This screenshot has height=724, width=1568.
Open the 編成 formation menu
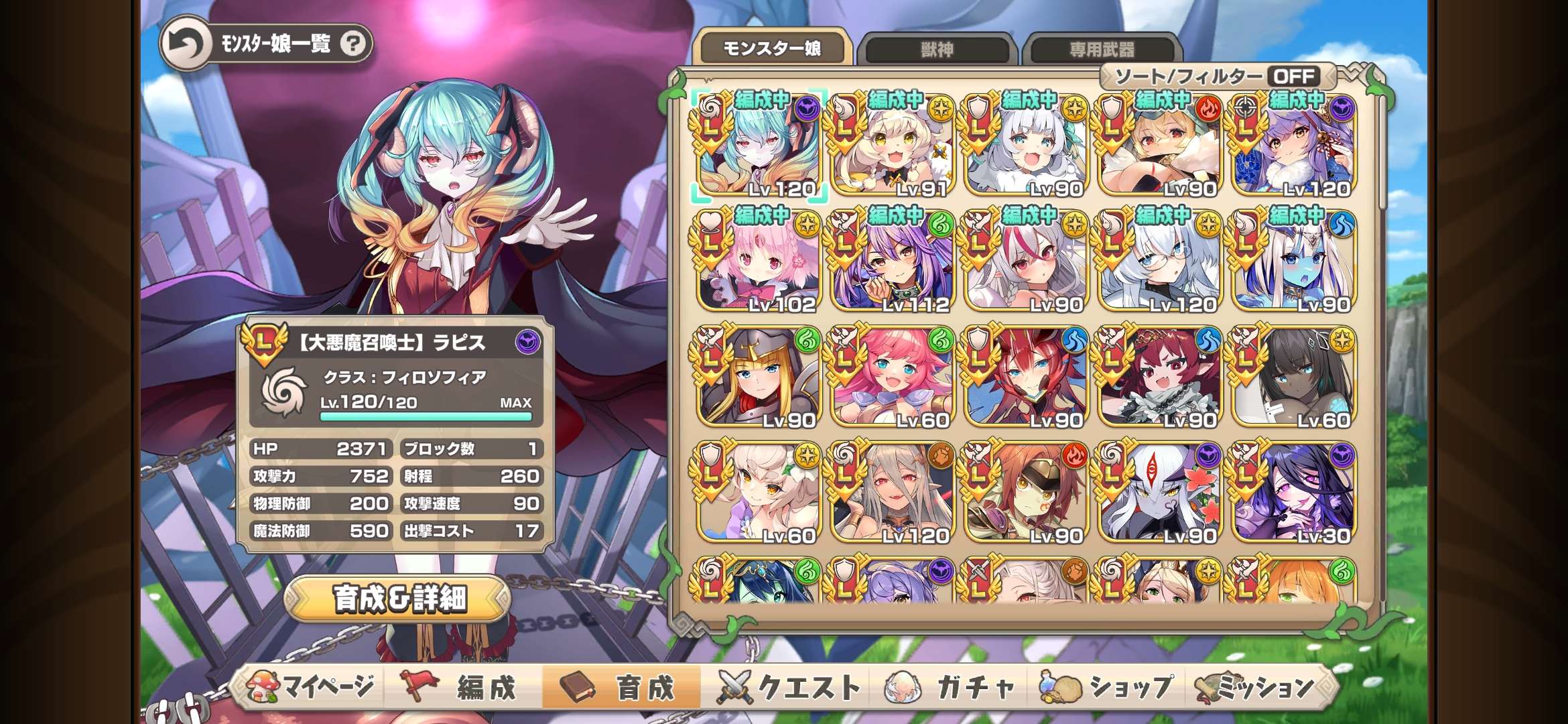pyautogui.click(x=462, y=687)
